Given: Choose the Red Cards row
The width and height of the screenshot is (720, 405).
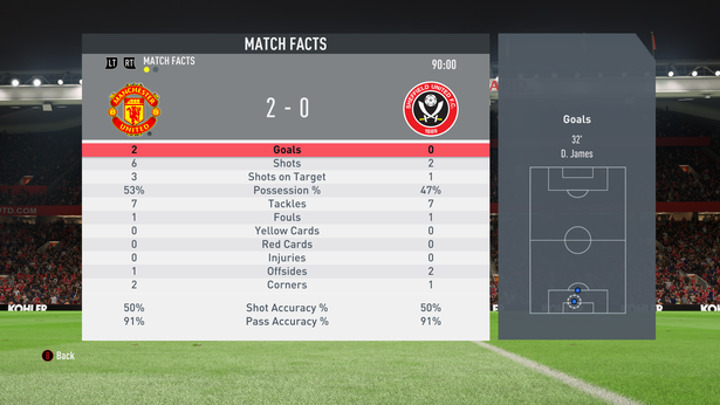Looking at the screenshot, I should (x=286, y=245).
